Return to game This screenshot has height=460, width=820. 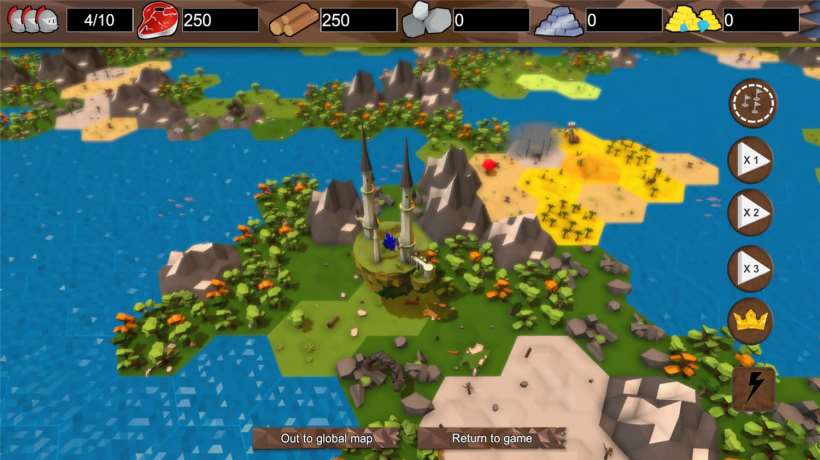coord(492,438)
